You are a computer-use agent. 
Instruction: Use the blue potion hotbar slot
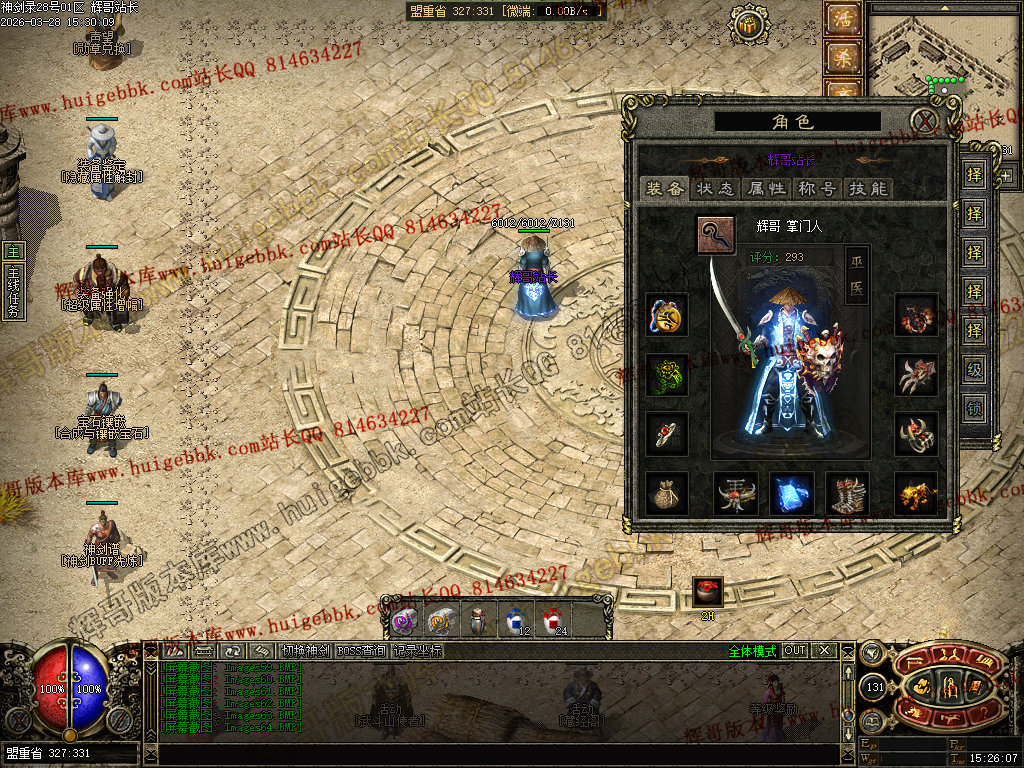(516, 620)
